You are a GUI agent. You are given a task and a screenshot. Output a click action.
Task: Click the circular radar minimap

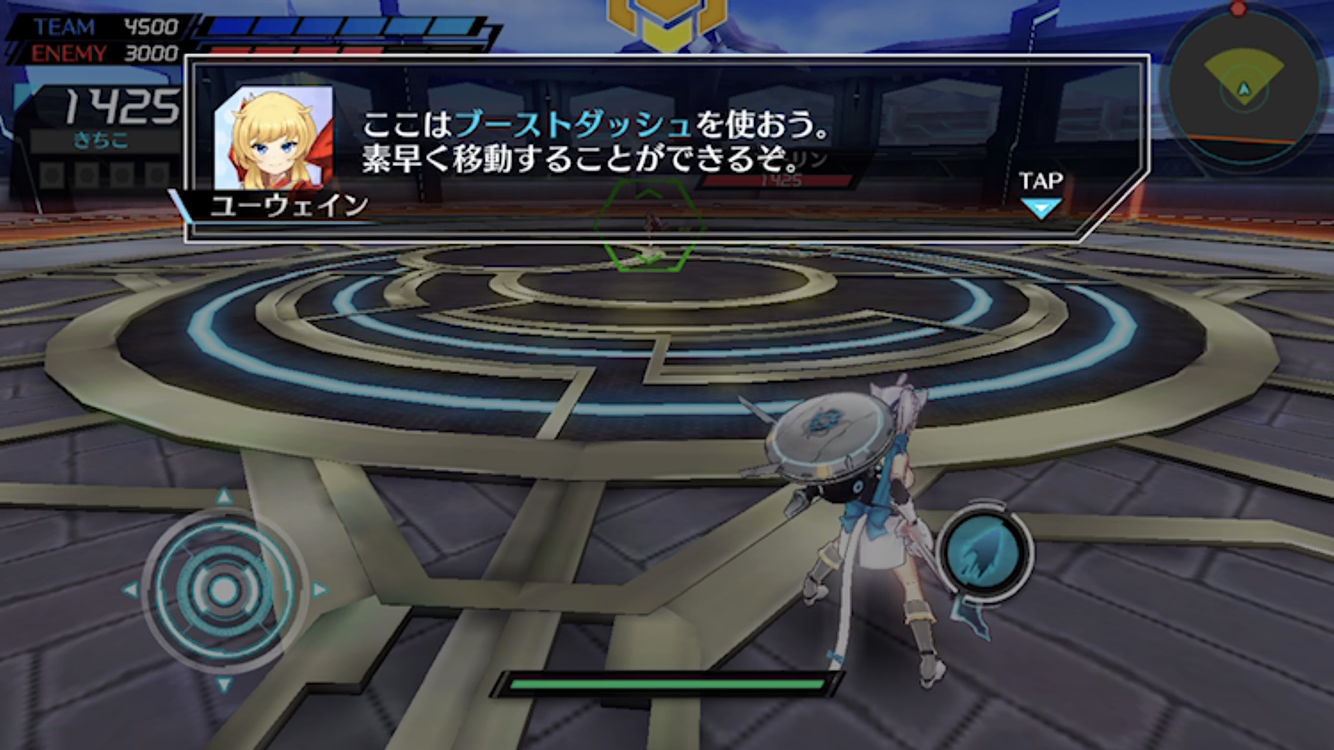(x=1243, y=90)
